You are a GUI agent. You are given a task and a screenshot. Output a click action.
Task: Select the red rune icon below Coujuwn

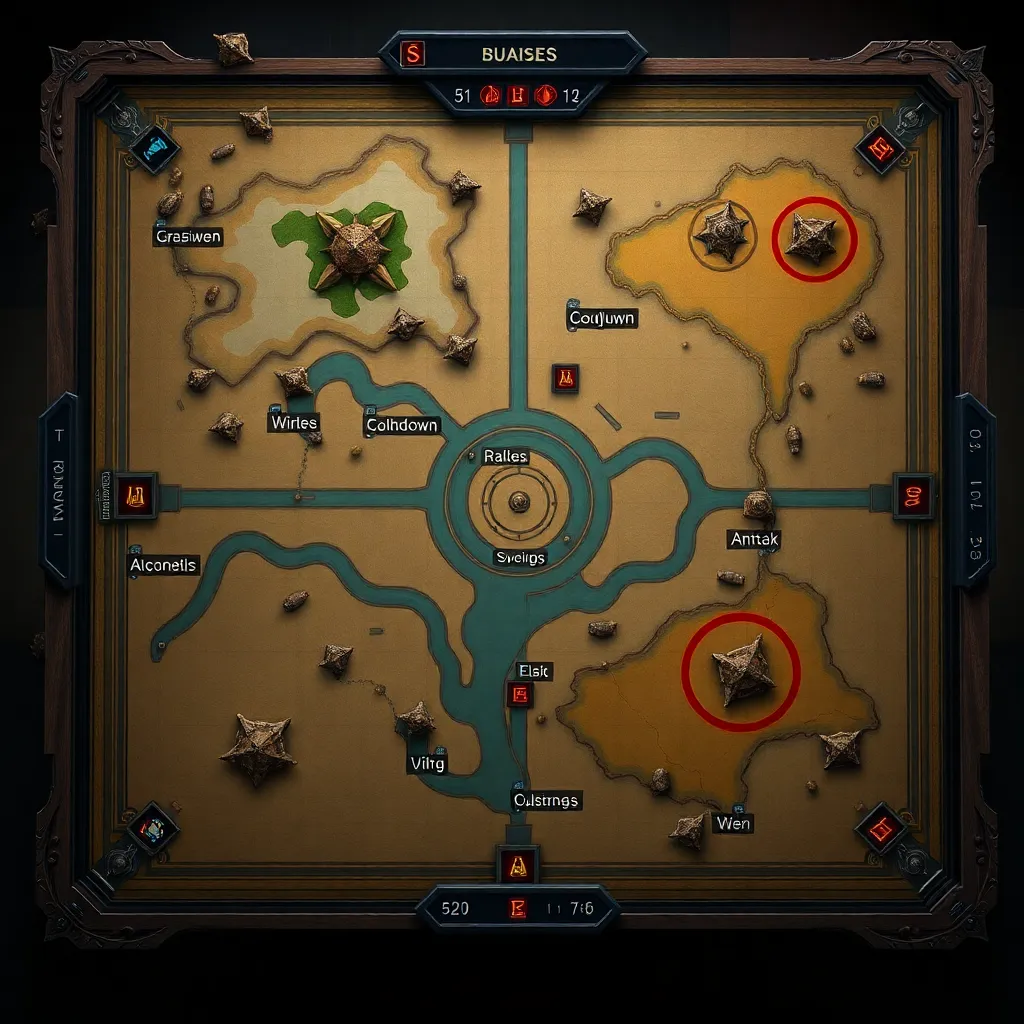coord(565,378)
